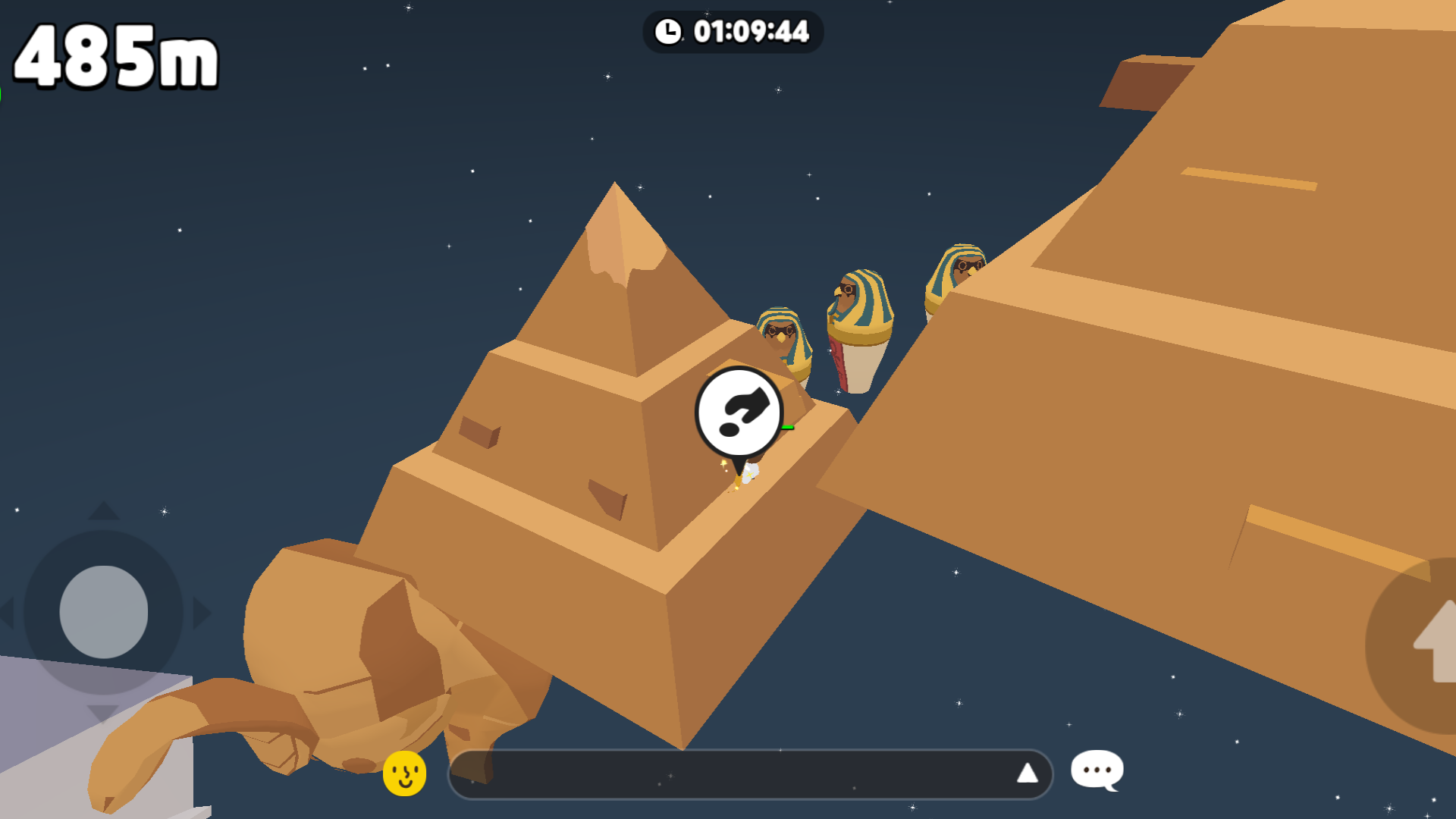
Task: Tap the virtual joystick knob
Action: click(x=104, y=611)
